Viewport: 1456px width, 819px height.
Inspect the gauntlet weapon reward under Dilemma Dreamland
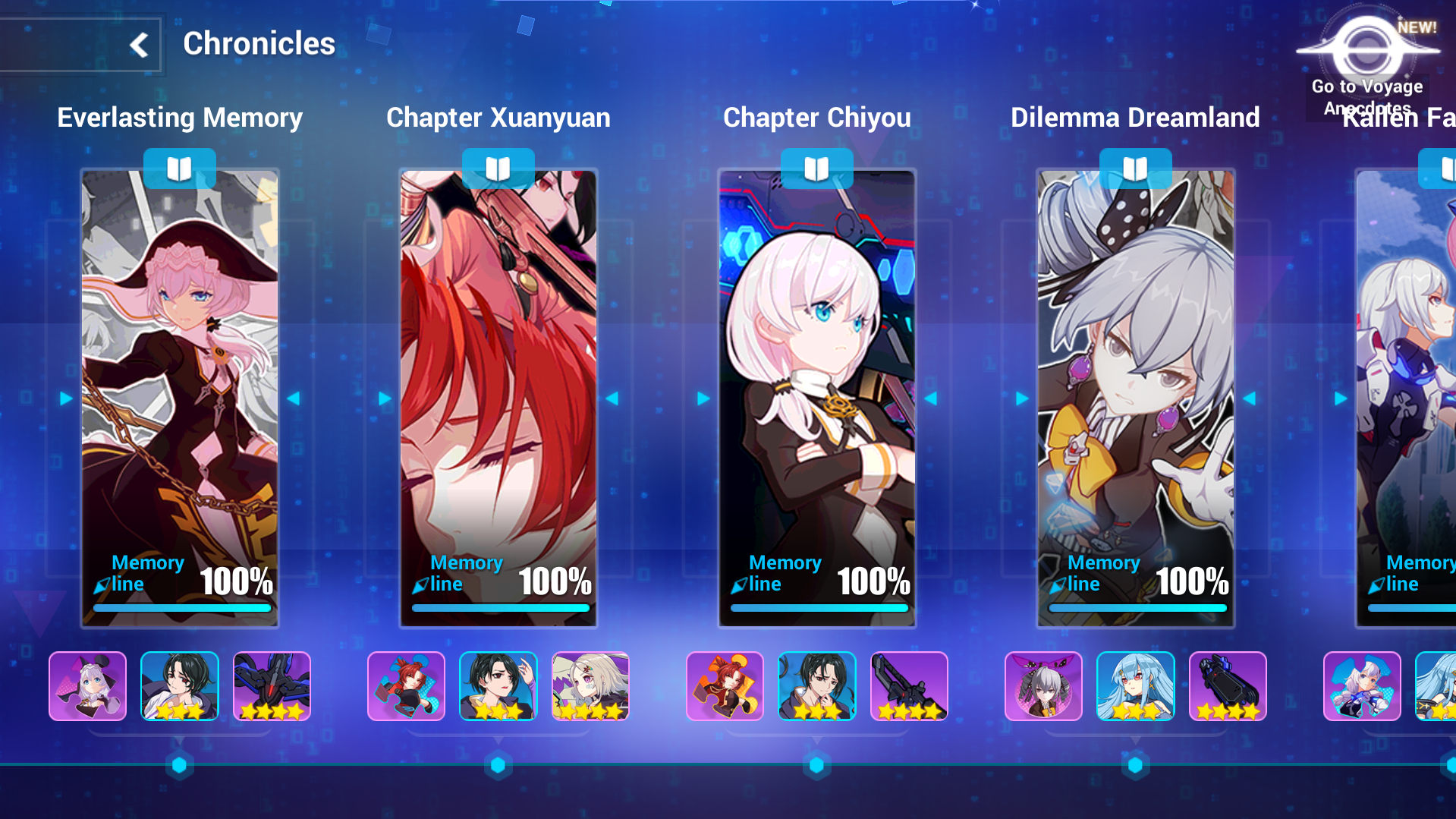(x=1228, y=686)
